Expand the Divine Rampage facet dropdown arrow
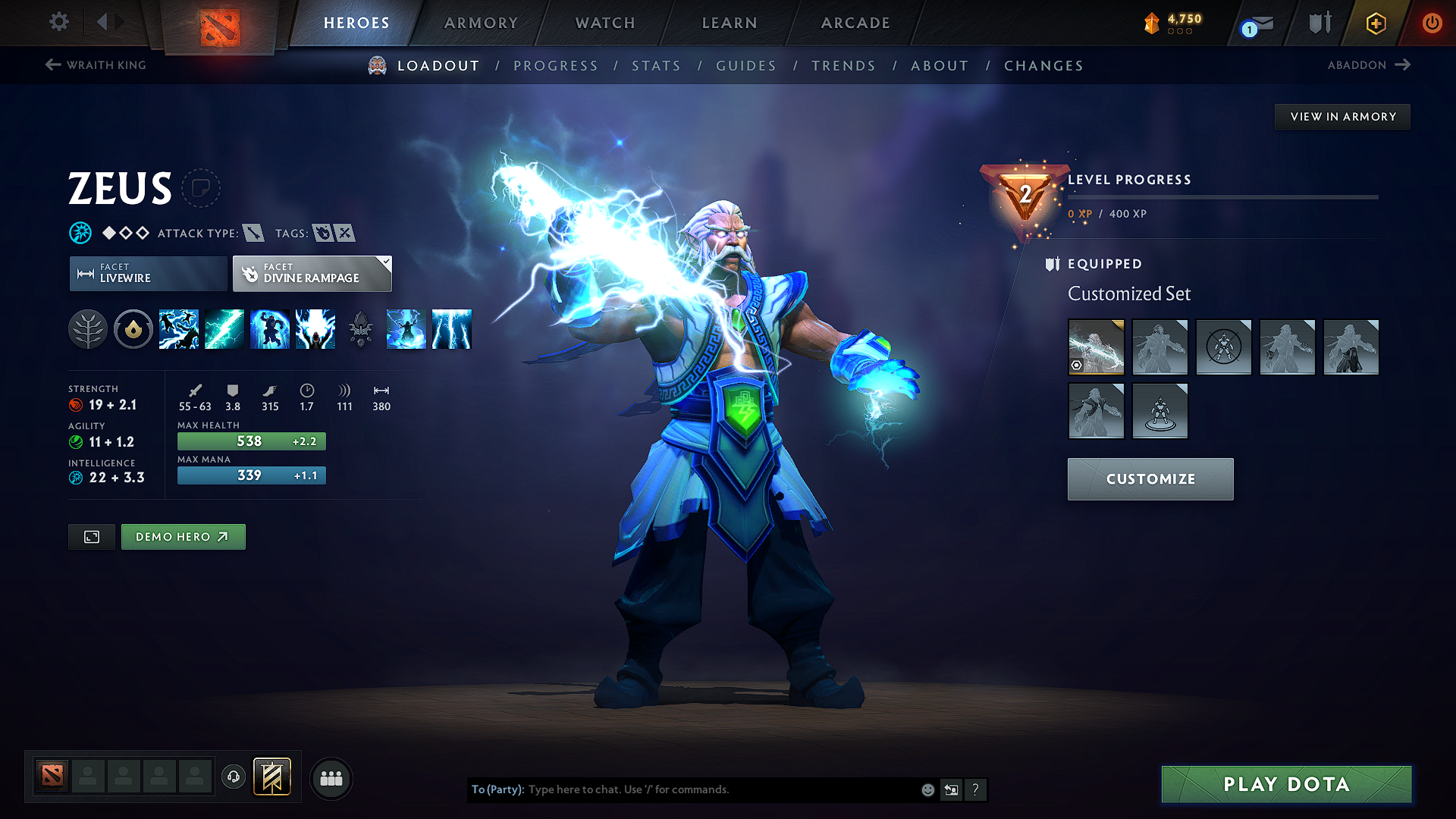The width and height of the screenshot is (1456, 819). (x=387, y=262)
